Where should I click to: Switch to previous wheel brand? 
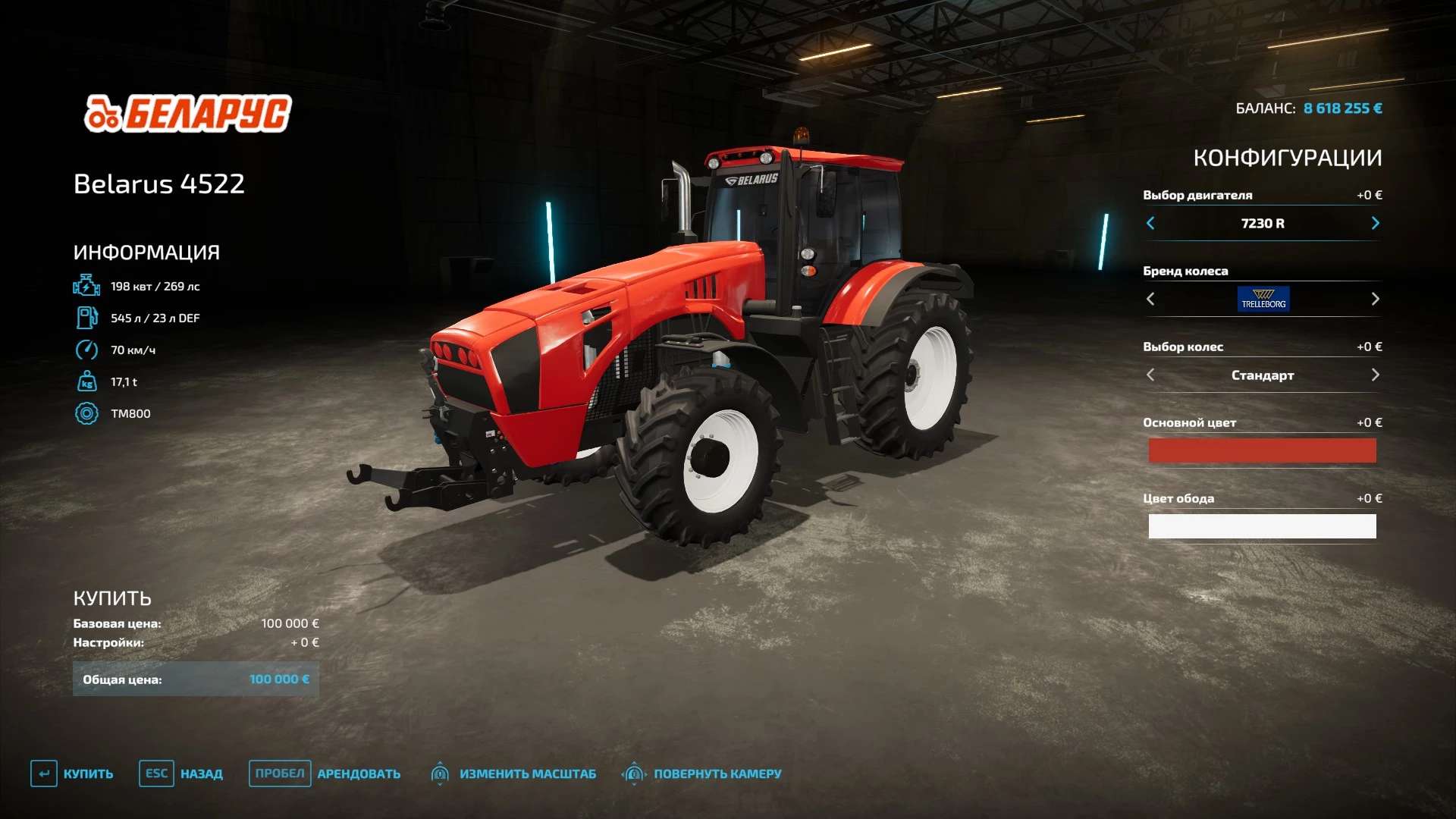1150,299
